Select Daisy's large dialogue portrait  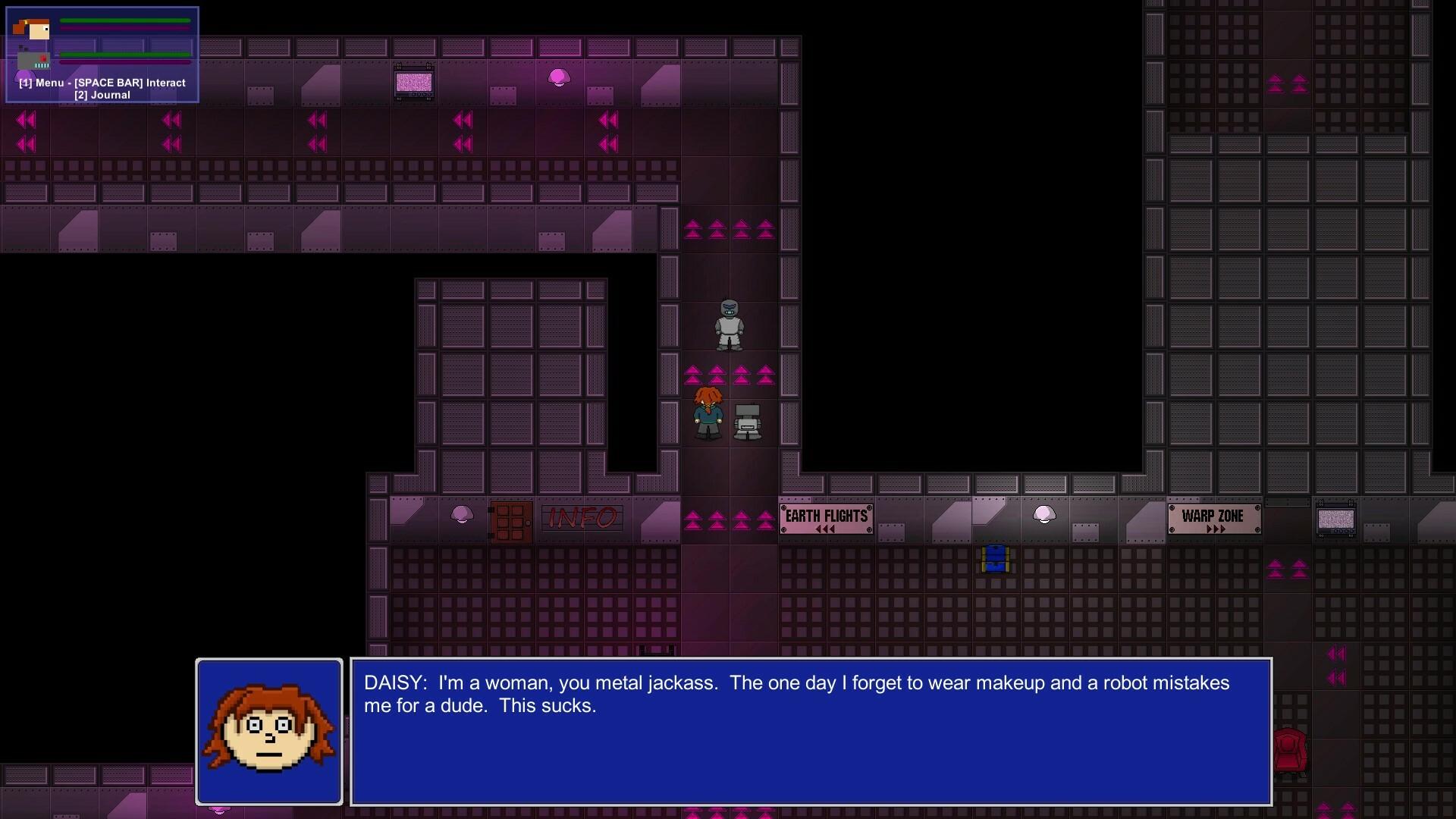(269, 732)
